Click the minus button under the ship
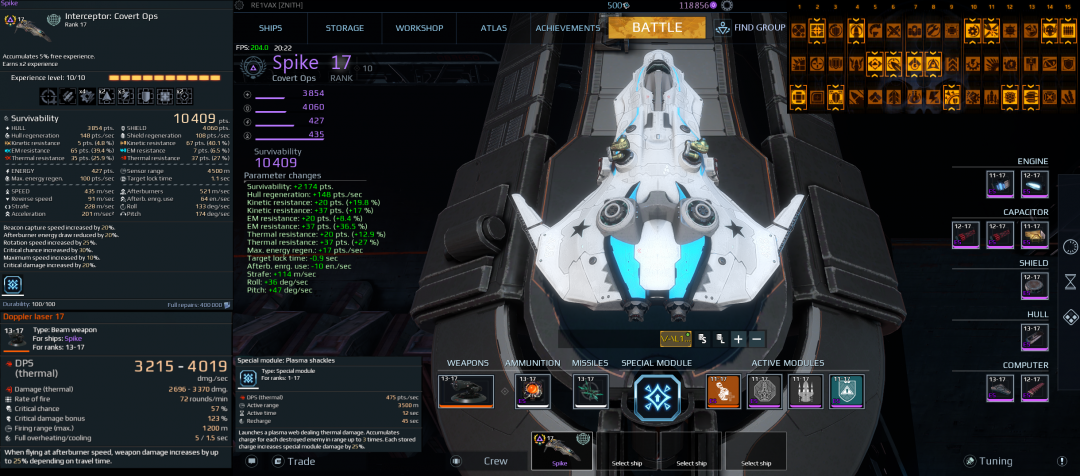This screenshot has width=1080, height=476. [x=757, y=339]
